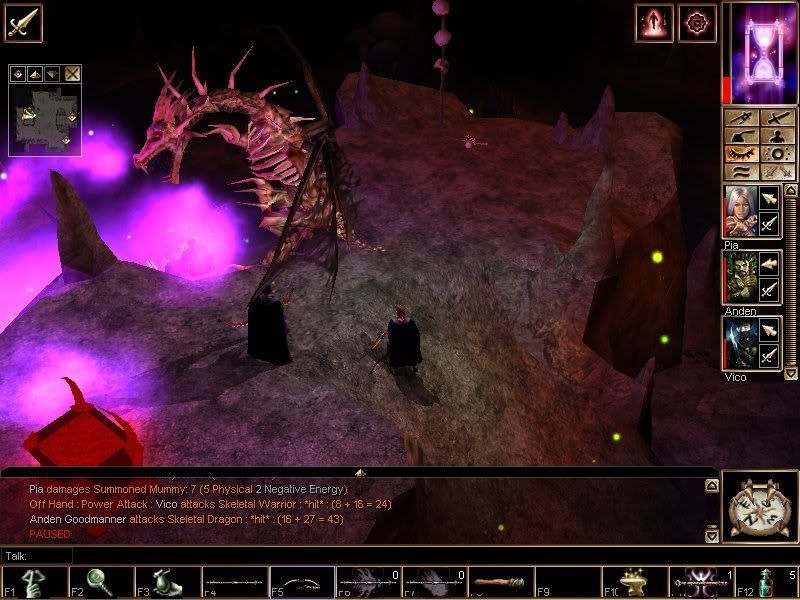Screen dimensions: 800x600
Task: Click the compass rose in the corner
Action: coord(757,508)
